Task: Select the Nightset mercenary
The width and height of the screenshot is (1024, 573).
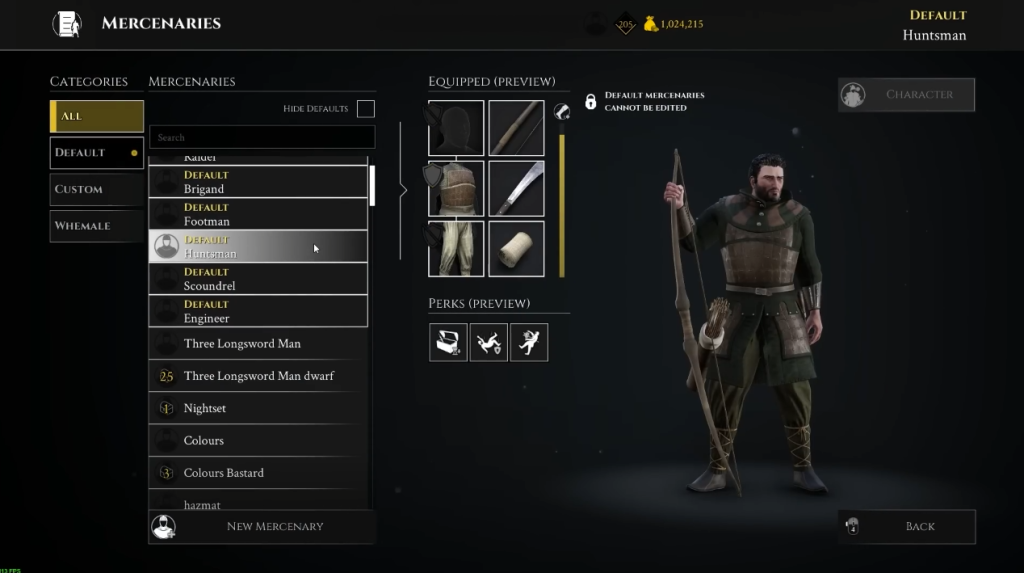Action: pos(258,408)
